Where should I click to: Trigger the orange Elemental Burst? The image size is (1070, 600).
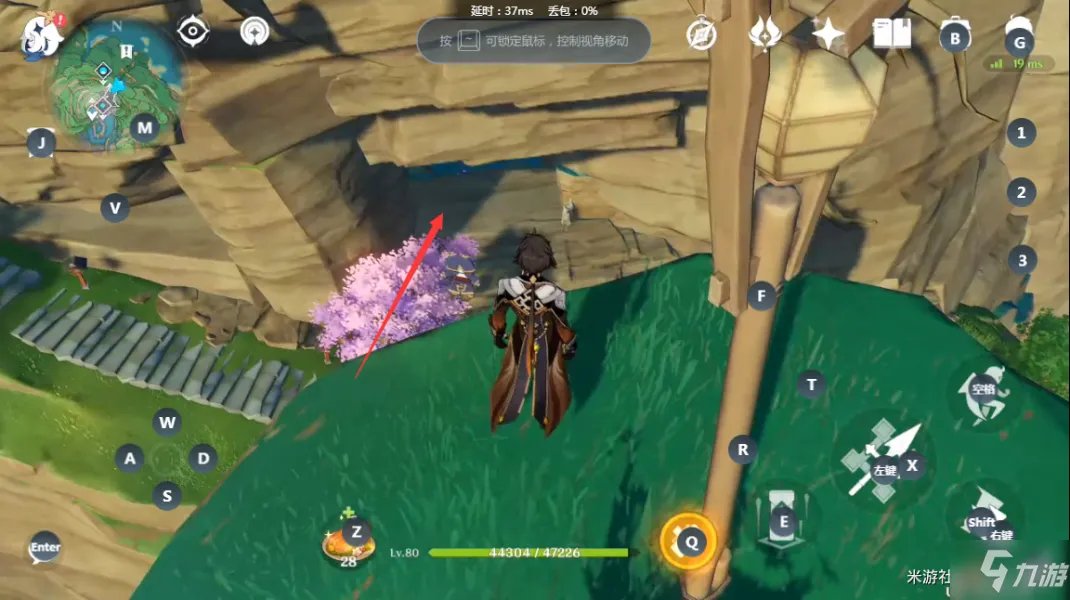[x=689, y=541]
